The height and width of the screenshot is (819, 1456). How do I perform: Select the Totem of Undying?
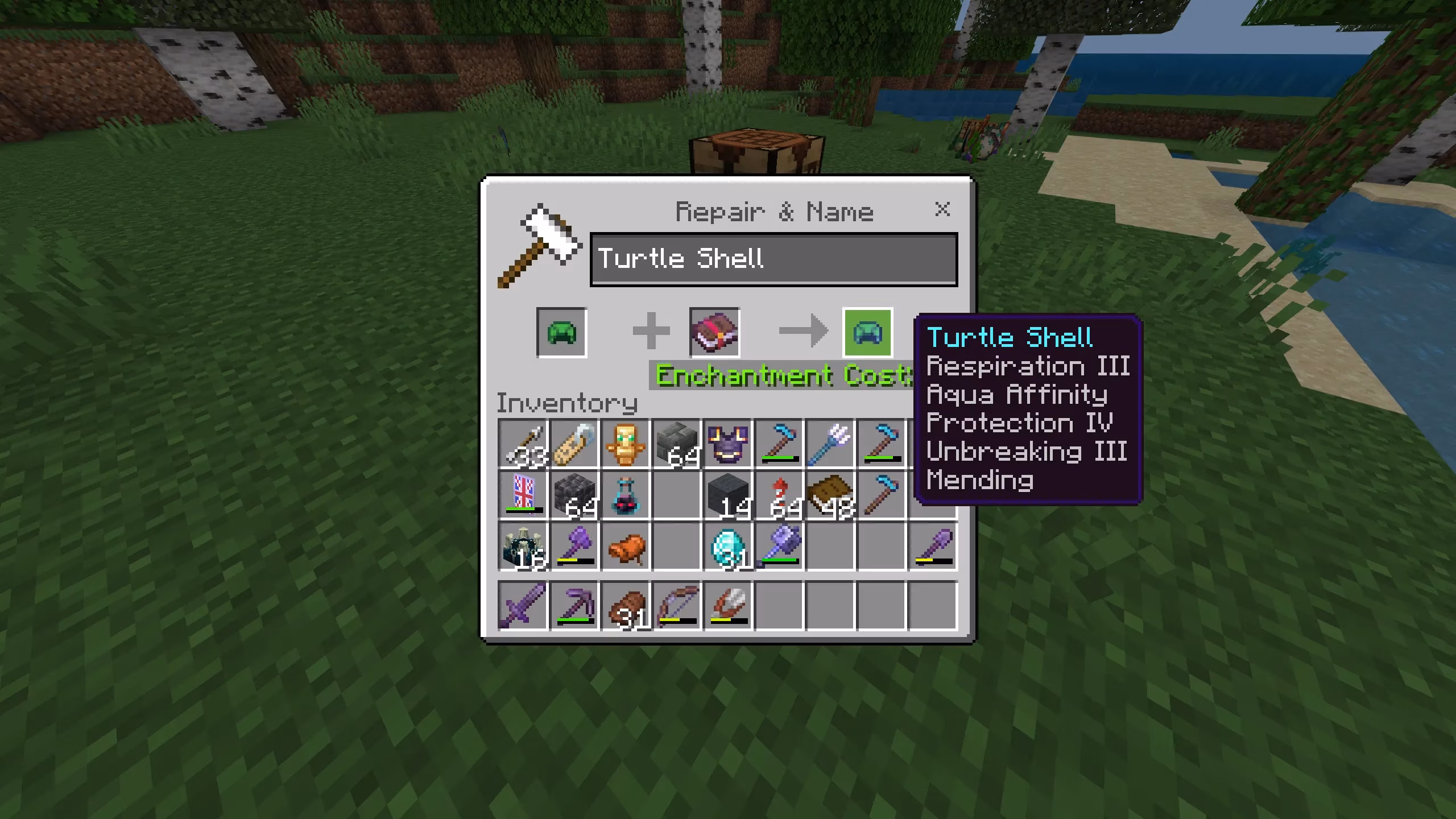626,444
